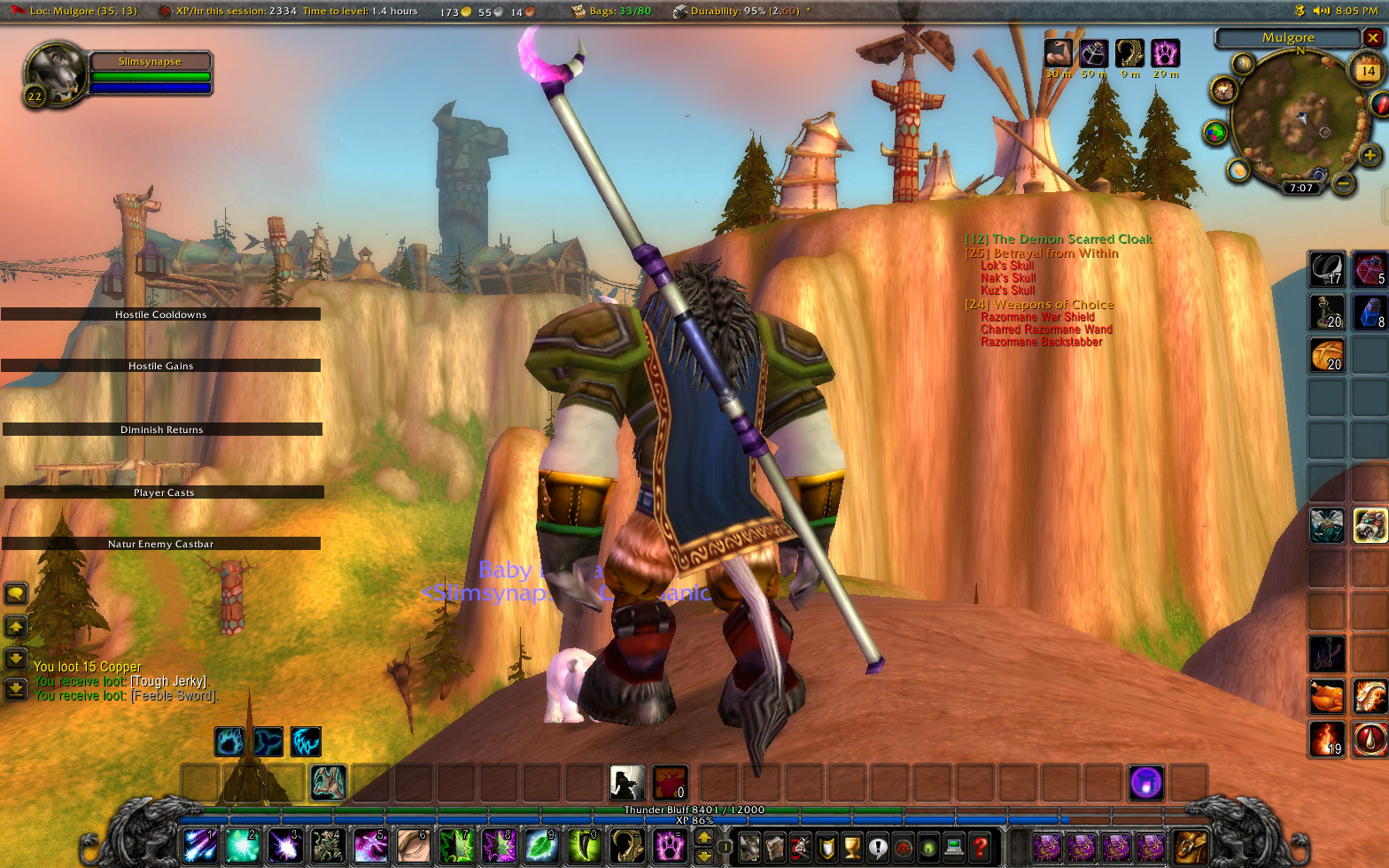Image resolution: width=1389 pixels, height=868 pixels.
Task: Use the roasted chicken food item
Action: pos(1327,696)
